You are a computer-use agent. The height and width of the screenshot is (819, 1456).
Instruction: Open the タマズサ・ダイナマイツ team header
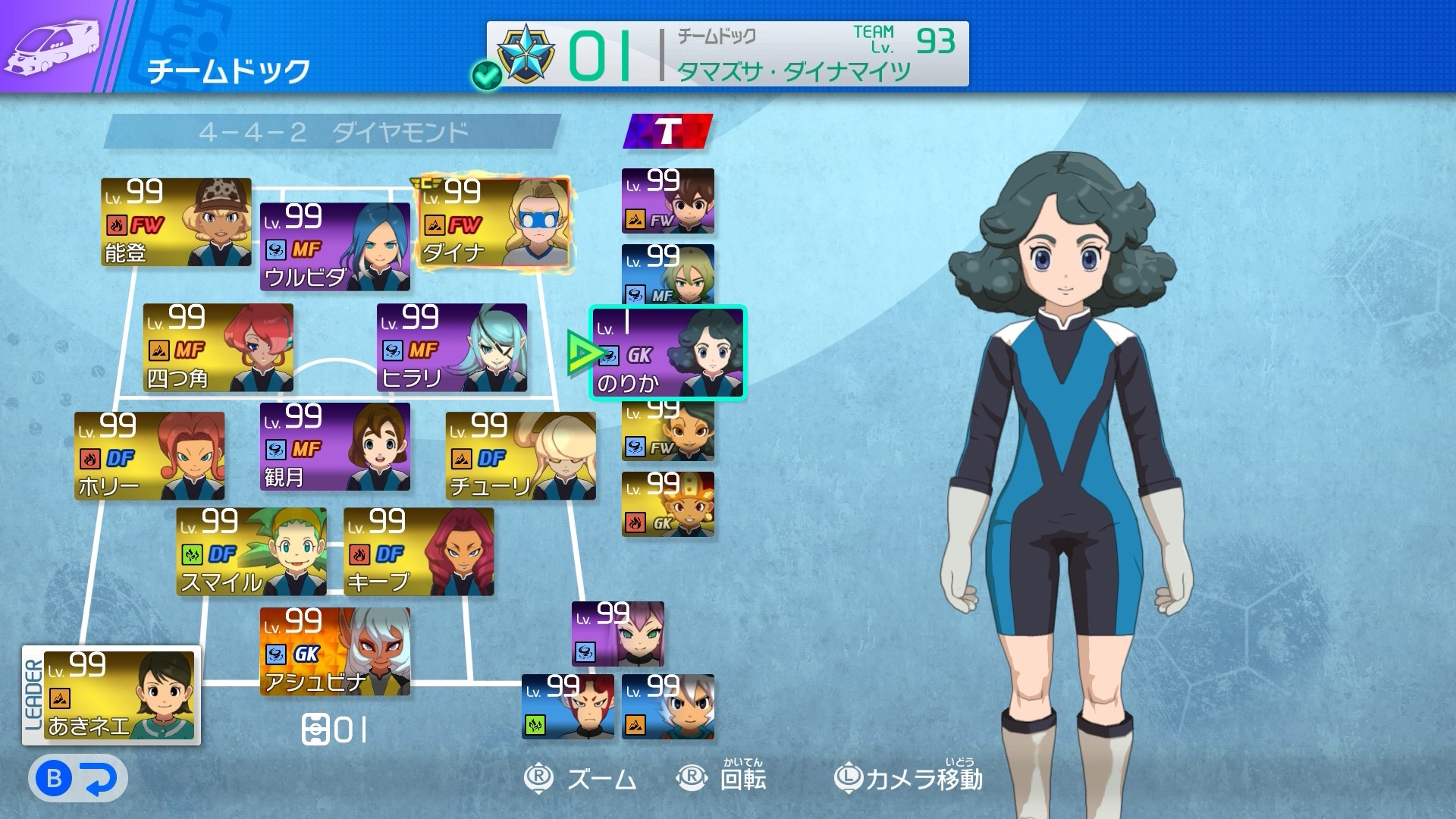pyautogui.click(x=727, y=54)
